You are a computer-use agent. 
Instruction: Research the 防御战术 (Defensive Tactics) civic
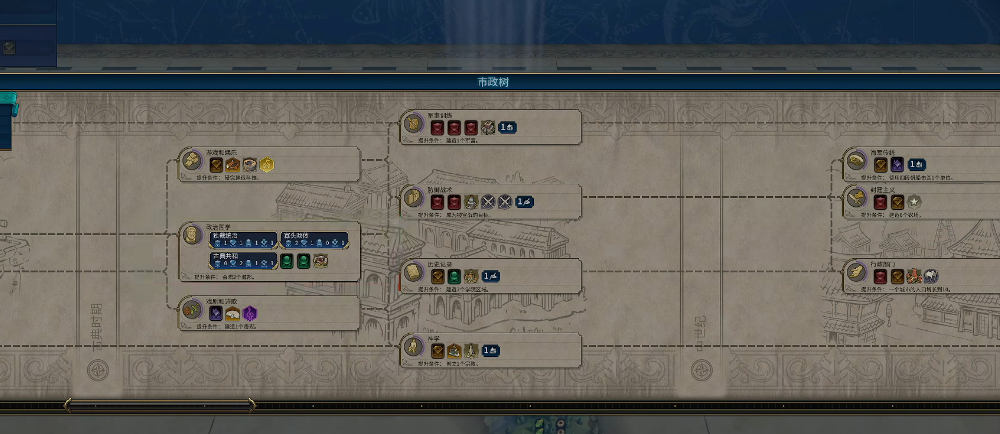click(414, 199)
